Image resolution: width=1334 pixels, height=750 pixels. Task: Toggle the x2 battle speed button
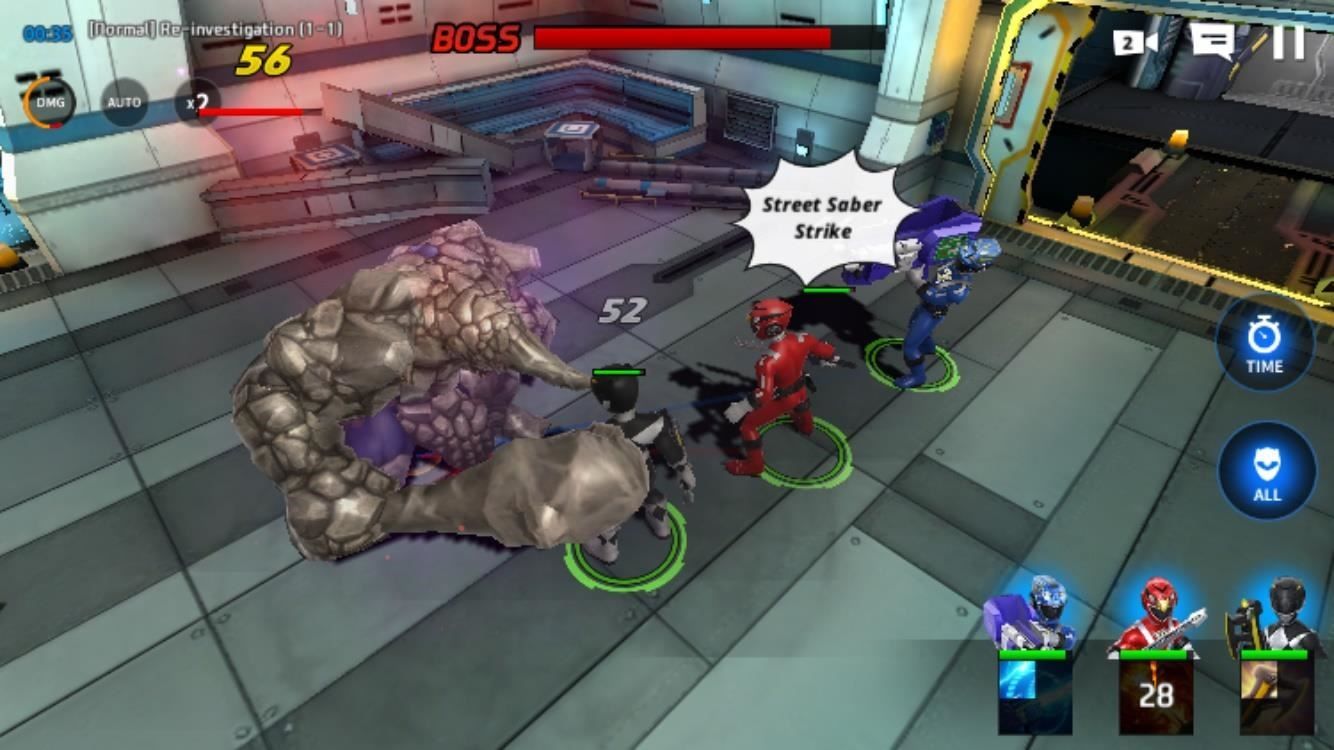196,103
